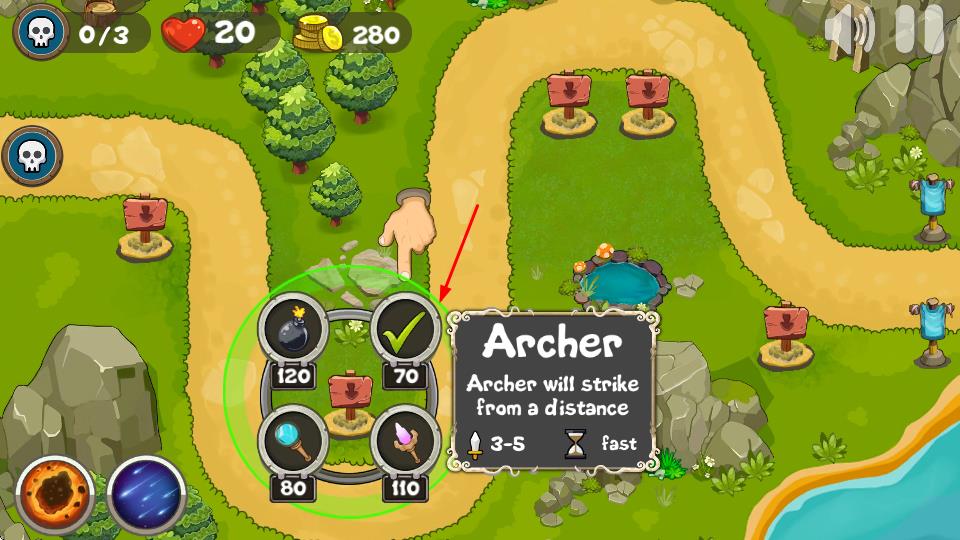
Task: Activate the fiery meteor ability
Action: [55, 495]
